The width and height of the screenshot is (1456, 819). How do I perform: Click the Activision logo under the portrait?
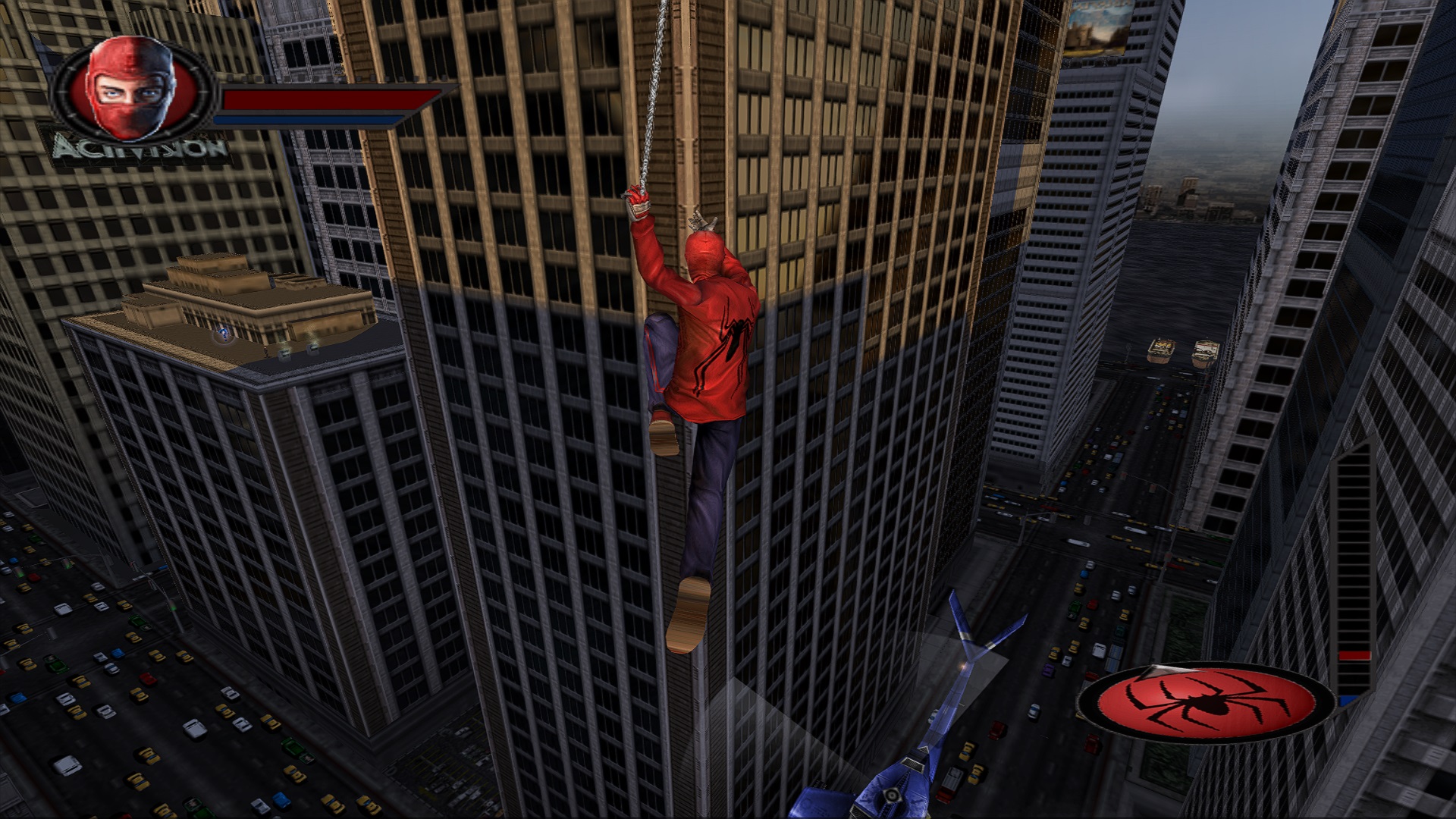pyautogui.click(x=141, y=148)
